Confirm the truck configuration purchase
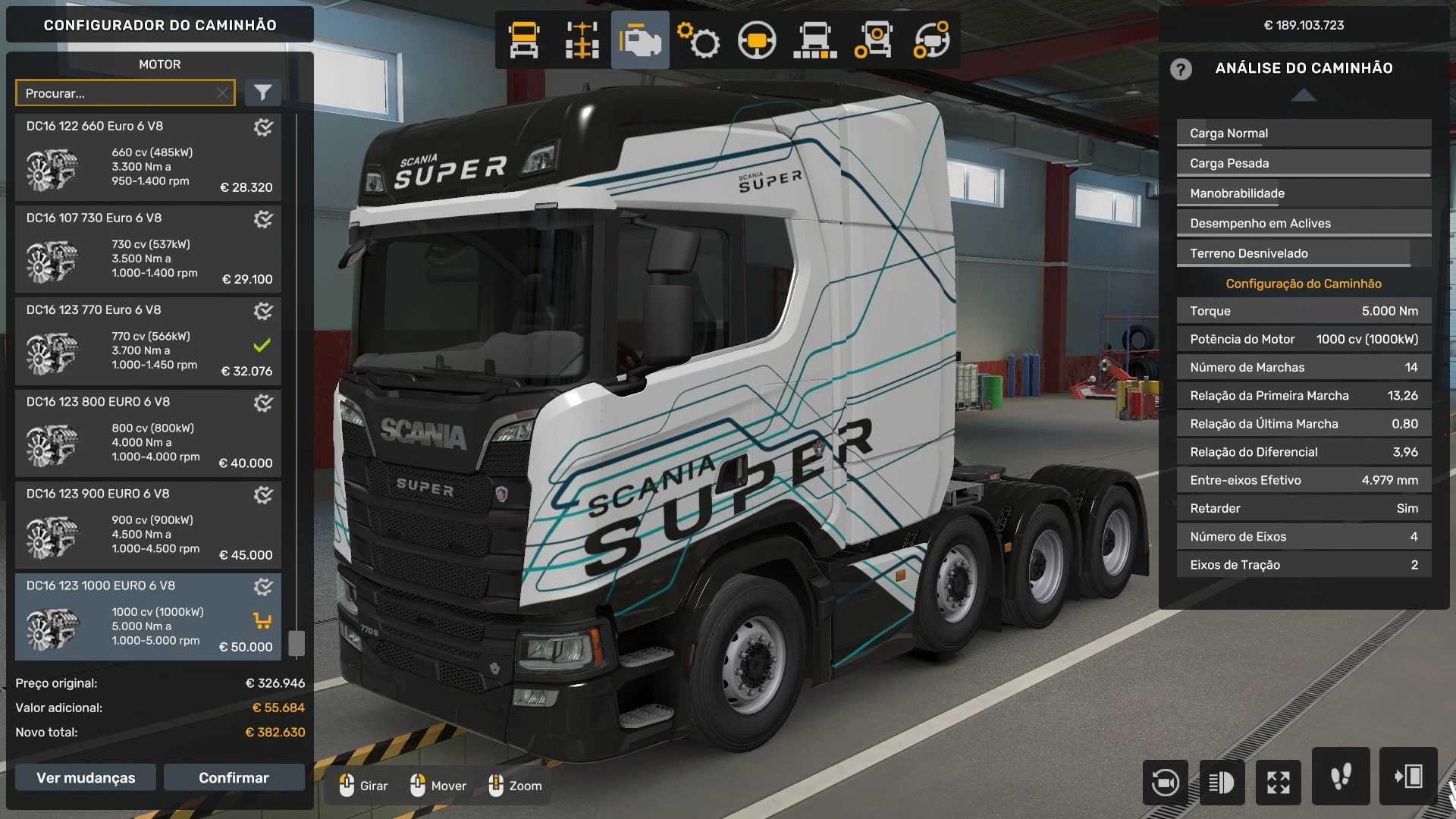 click(x=234, y=777)
